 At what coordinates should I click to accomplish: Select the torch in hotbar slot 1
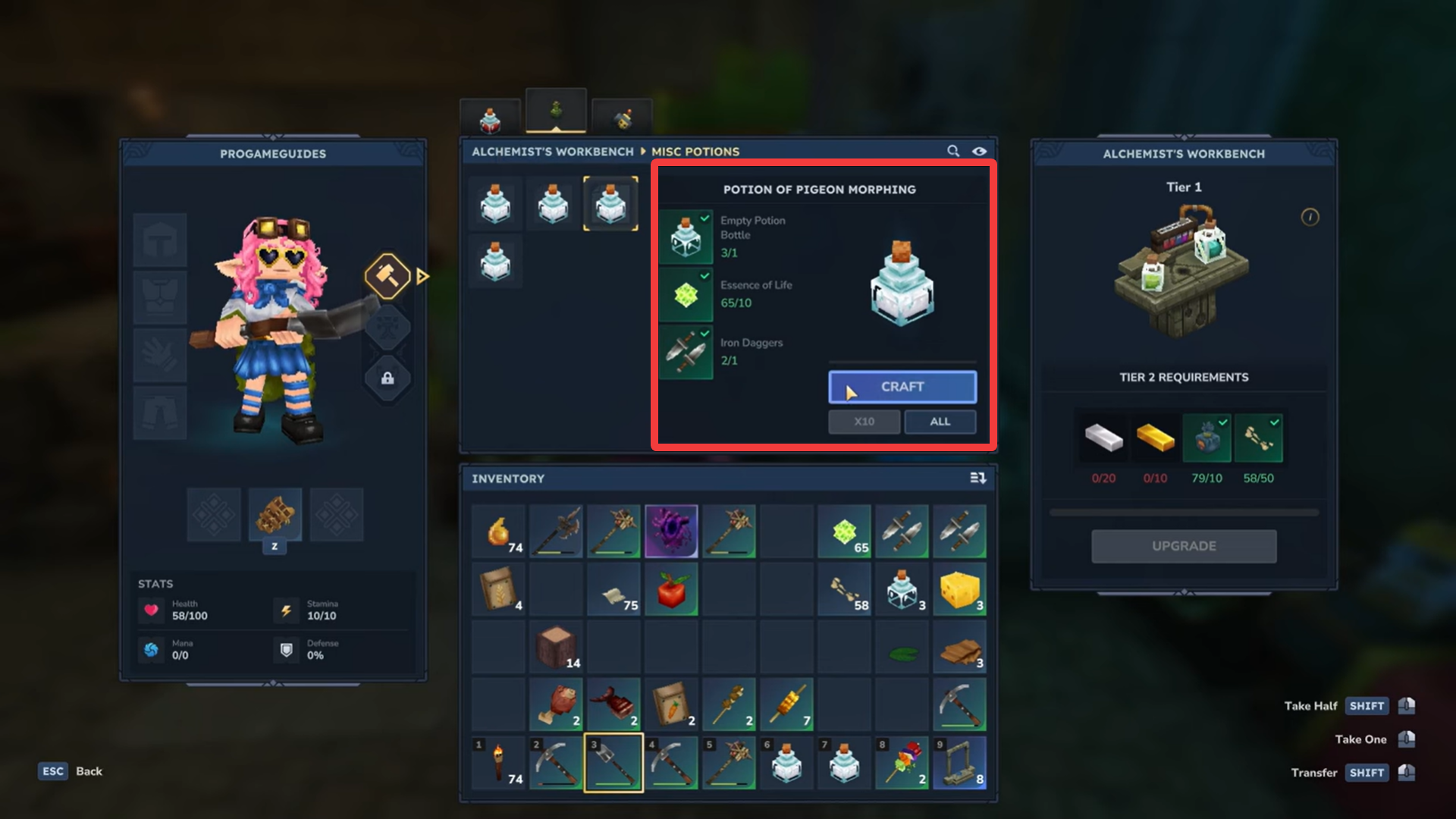(498, 762)
